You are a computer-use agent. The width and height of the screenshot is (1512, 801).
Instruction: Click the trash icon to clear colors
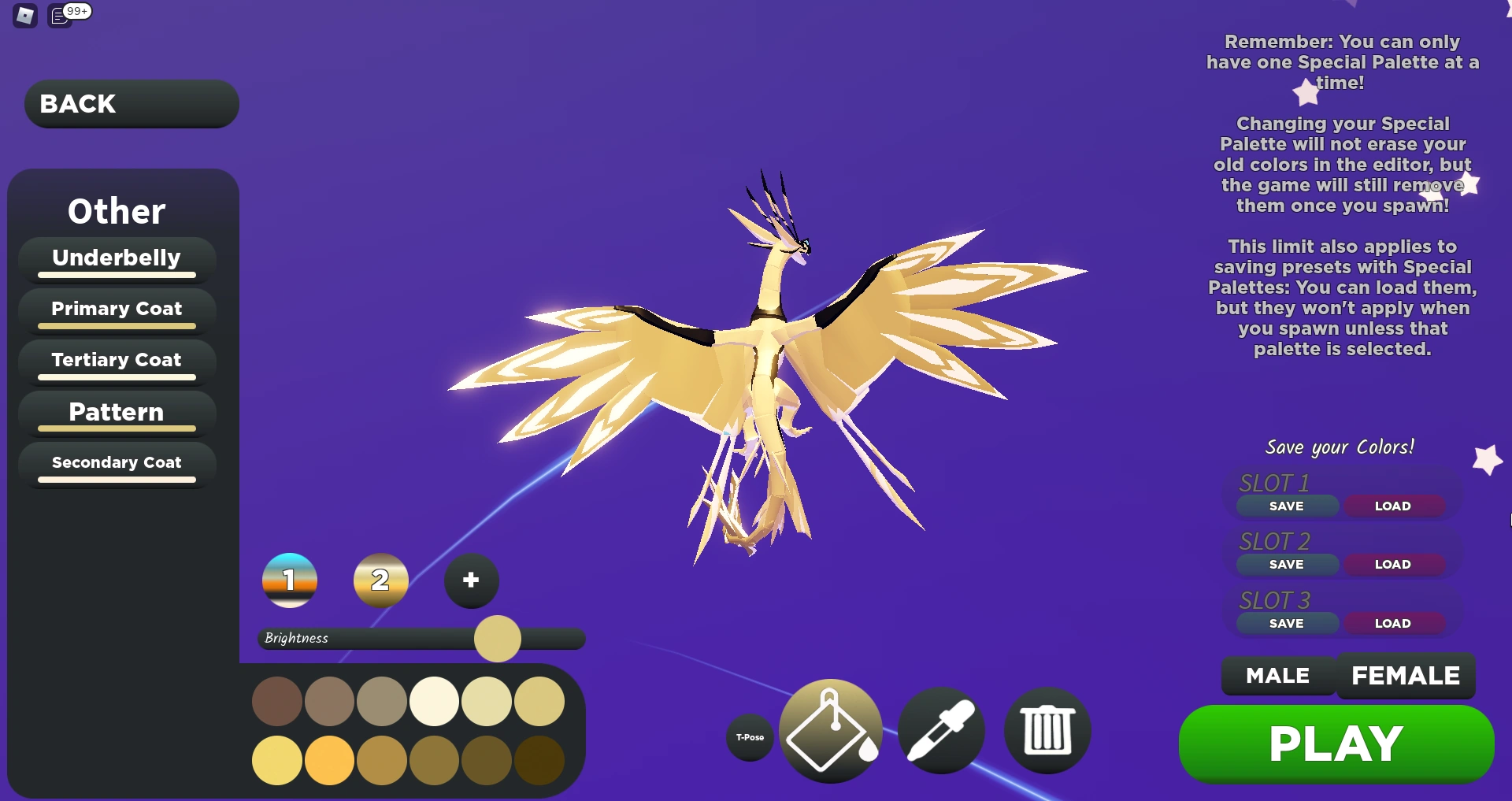(x=1047, y=730)
